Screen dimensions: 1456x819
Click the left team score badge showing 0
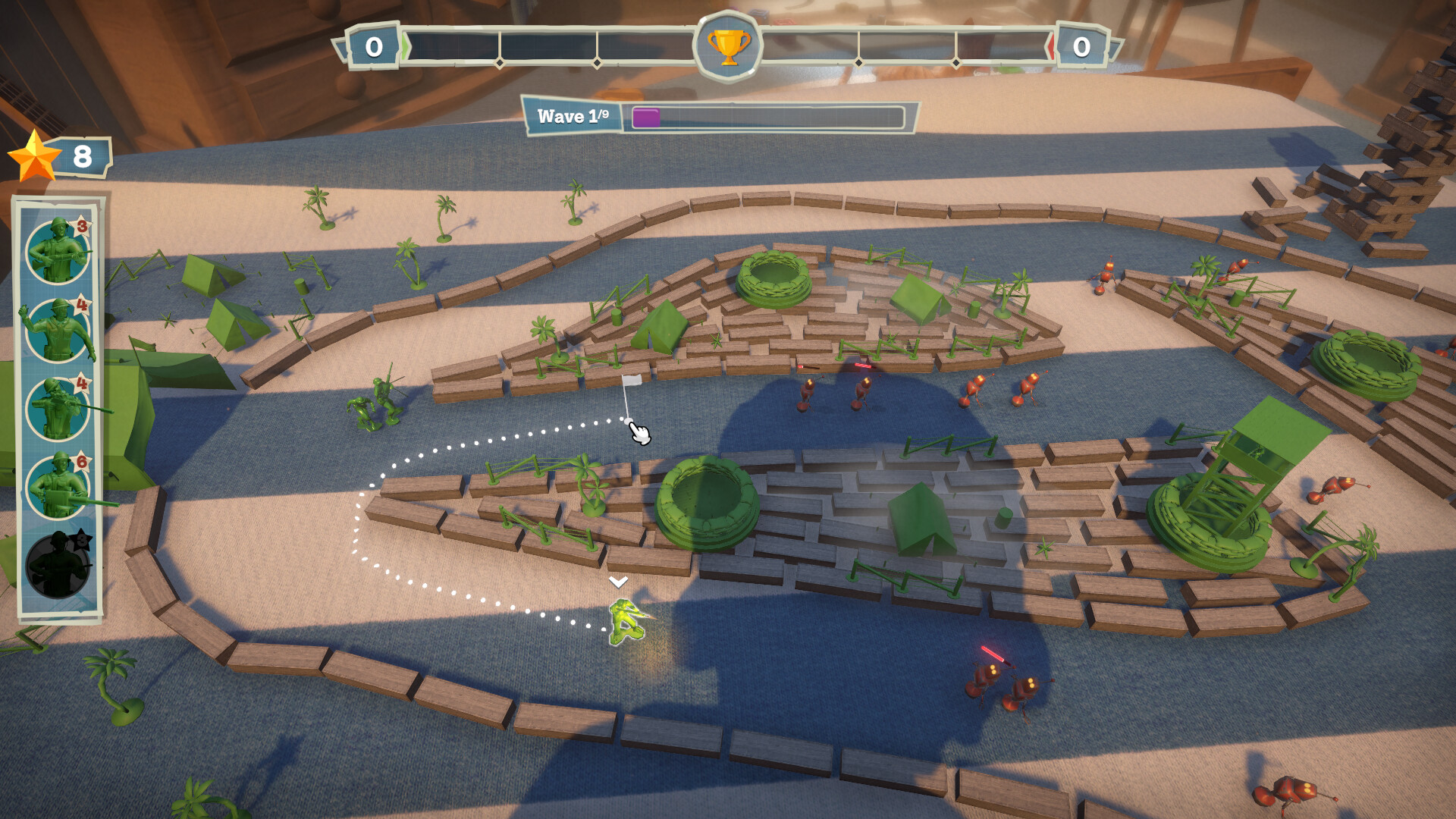point(372,45)
